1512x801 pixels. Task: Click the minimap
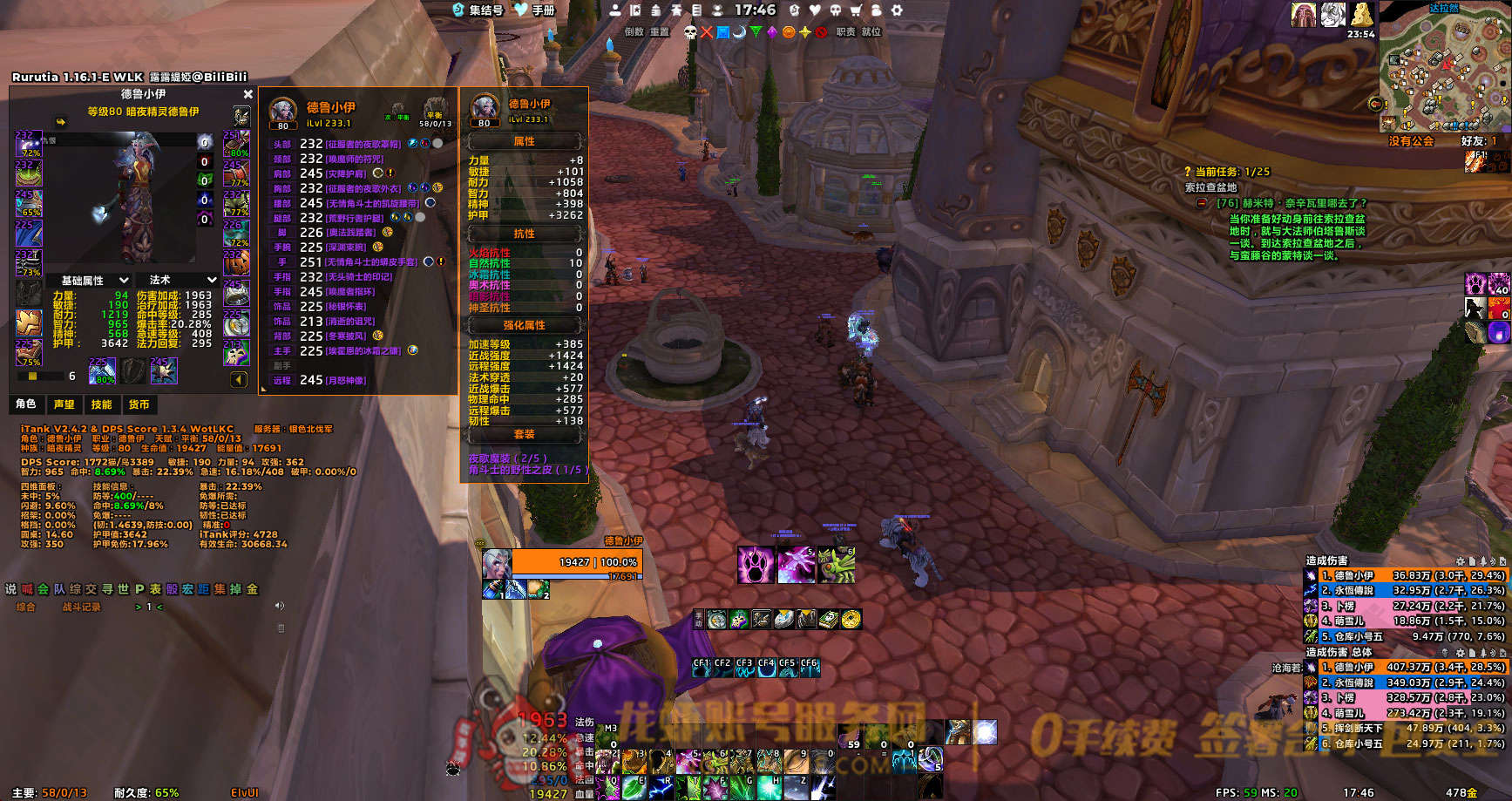click(x=1442, y=70)
